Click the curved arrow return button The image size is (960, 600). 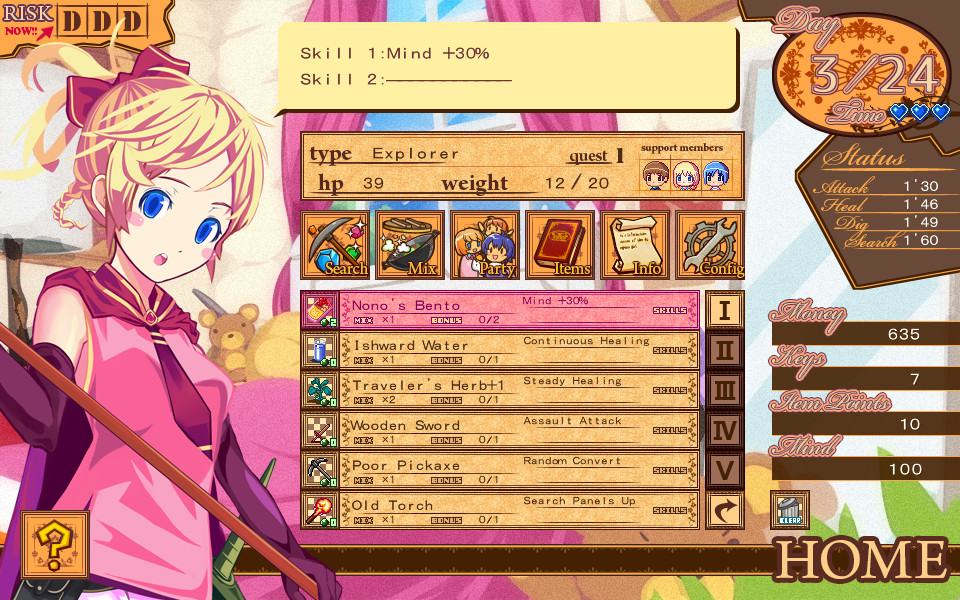725,510
